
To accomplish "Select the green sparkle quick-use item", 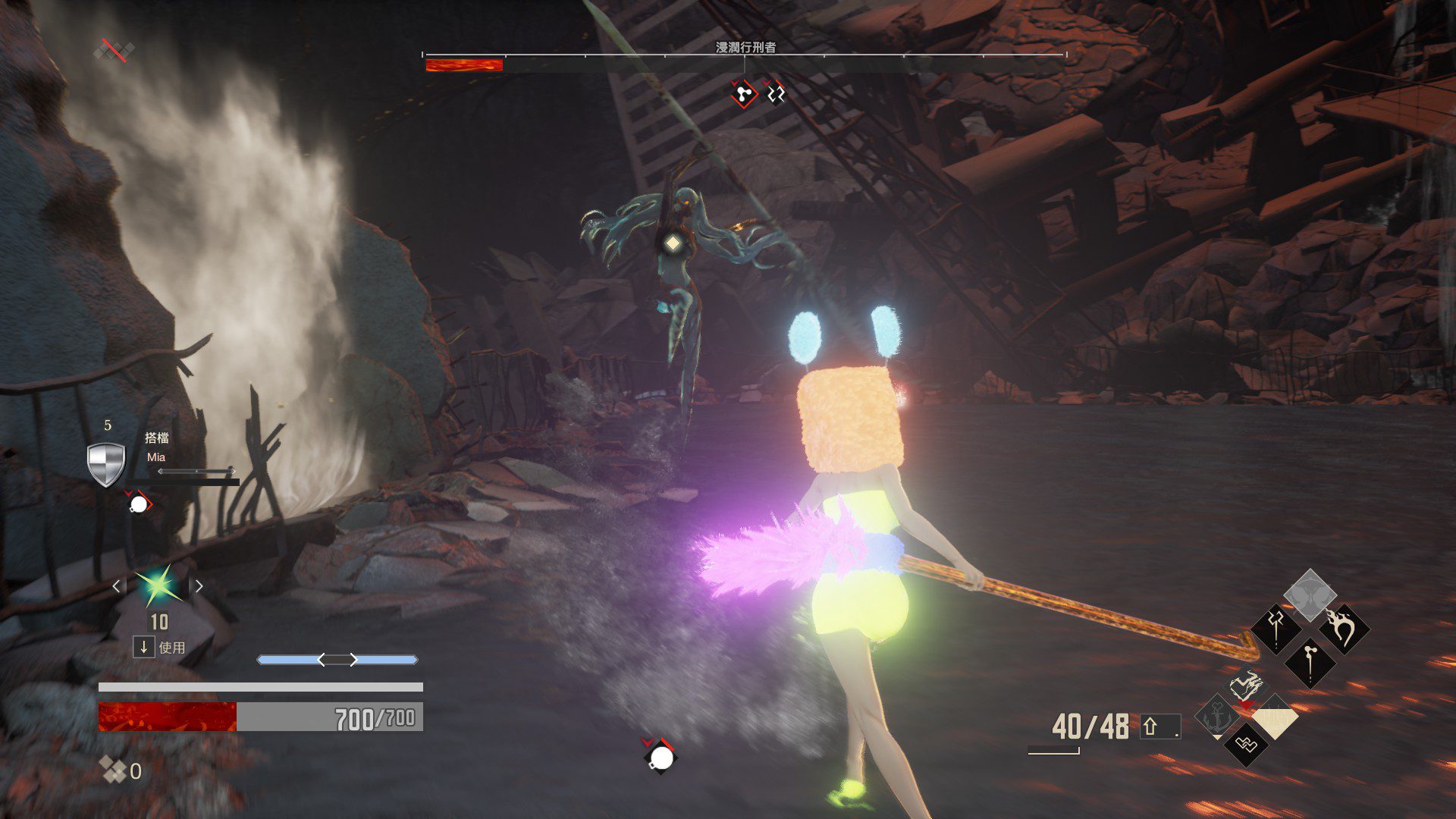I will coord(158,585).
